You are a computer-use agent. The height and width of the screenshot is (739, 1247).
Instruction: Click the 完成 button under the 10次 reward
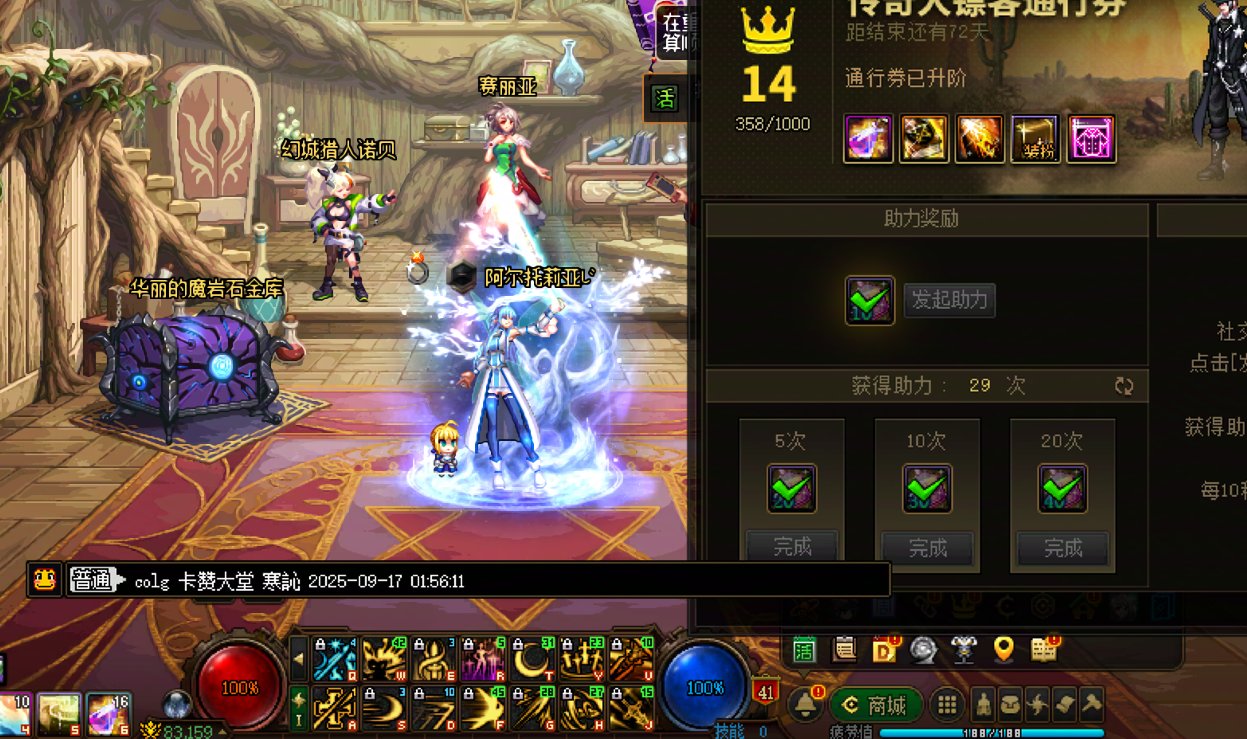point(927,547)
